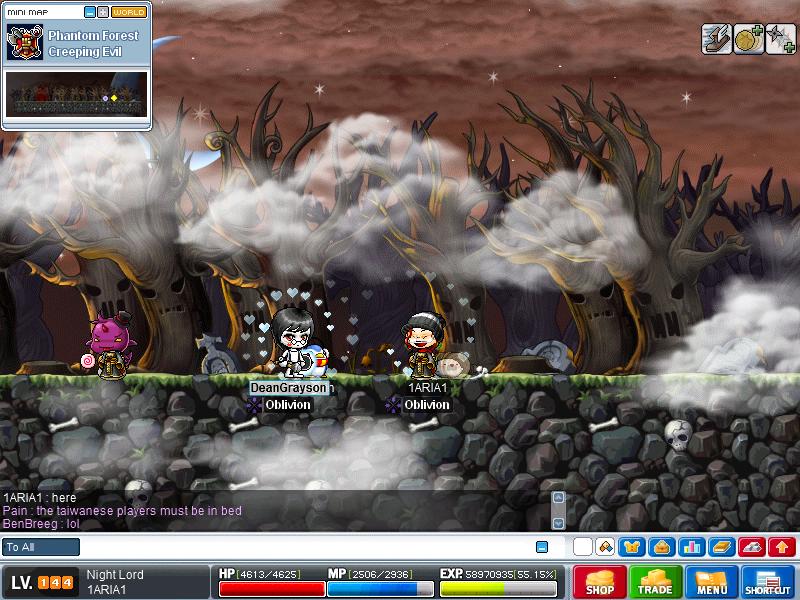Open the skill book icon
The image size is (800, 600).
[721, 547]
